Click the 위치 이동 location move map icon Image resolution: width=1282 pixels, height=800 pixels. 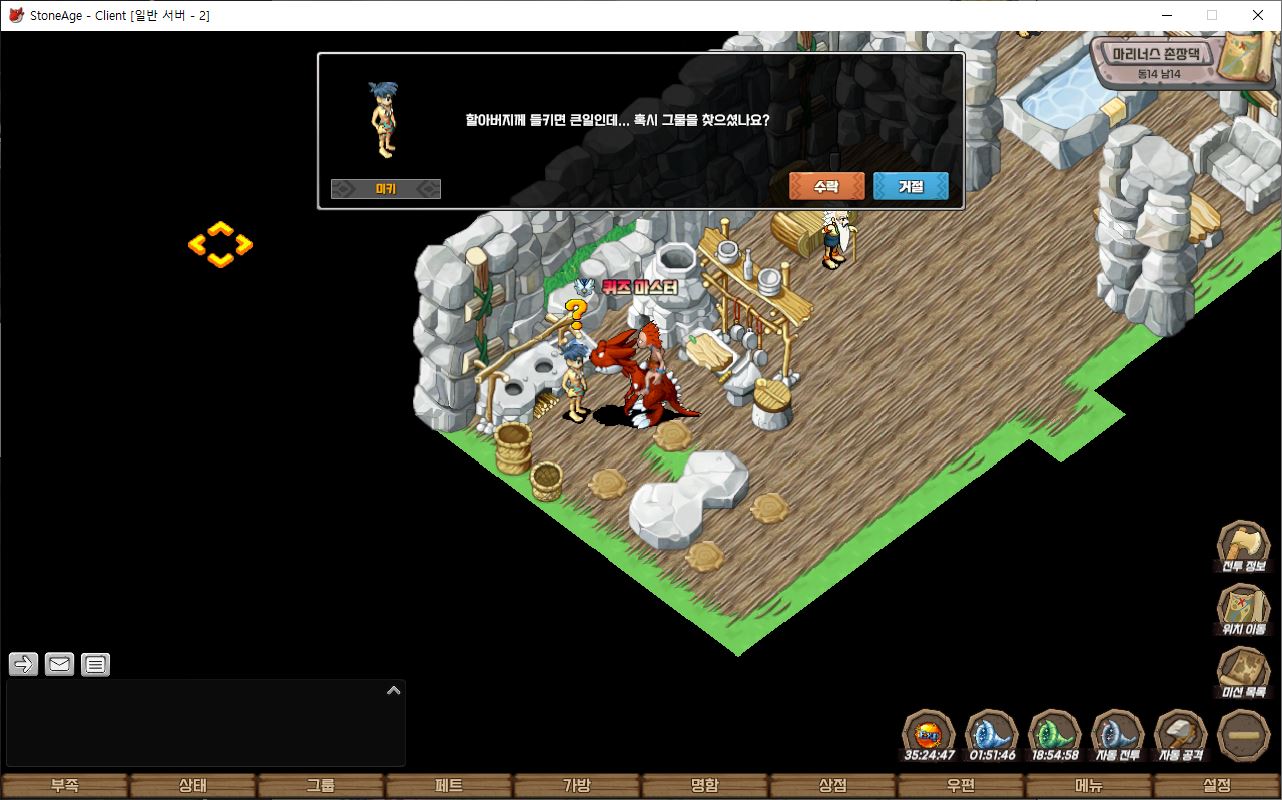1243,609
